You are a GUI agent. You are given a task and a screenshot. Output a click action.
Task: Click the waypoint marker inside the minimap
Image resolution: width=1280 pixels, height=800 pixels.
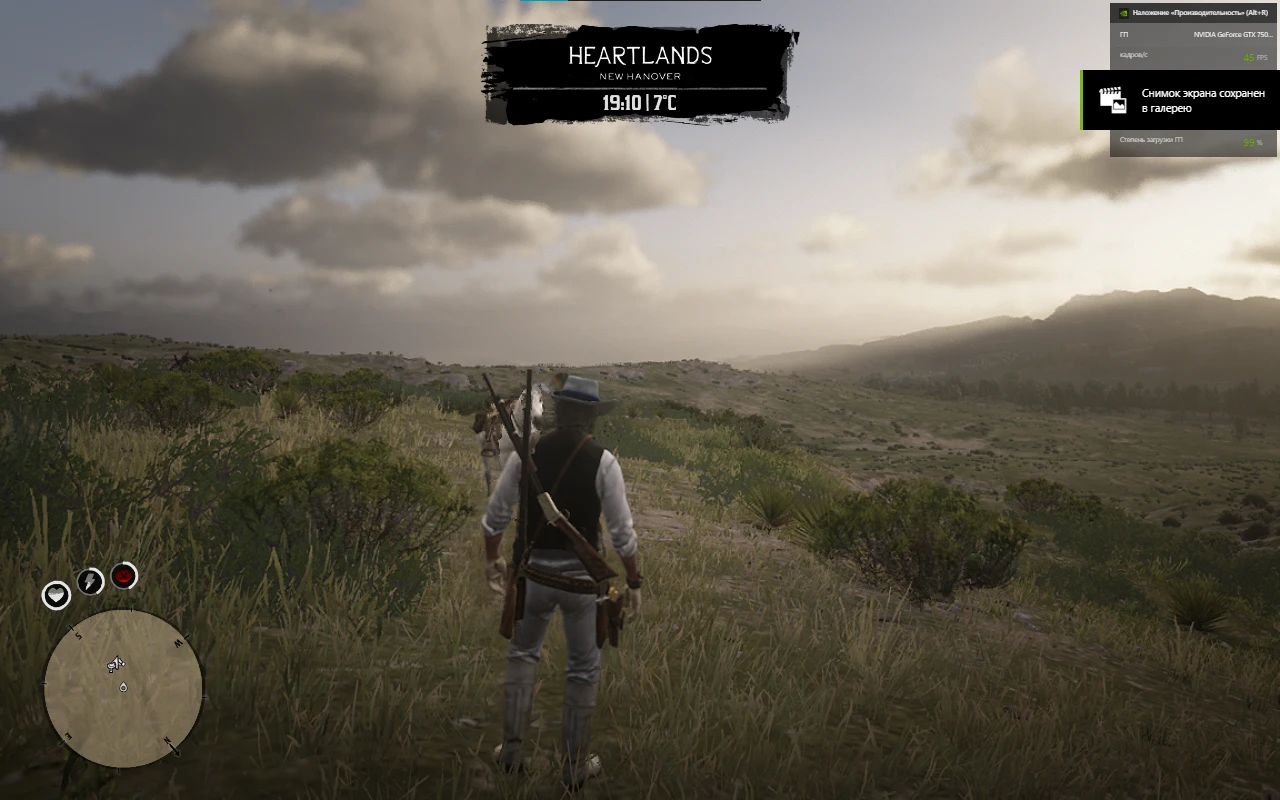(123, 687)
